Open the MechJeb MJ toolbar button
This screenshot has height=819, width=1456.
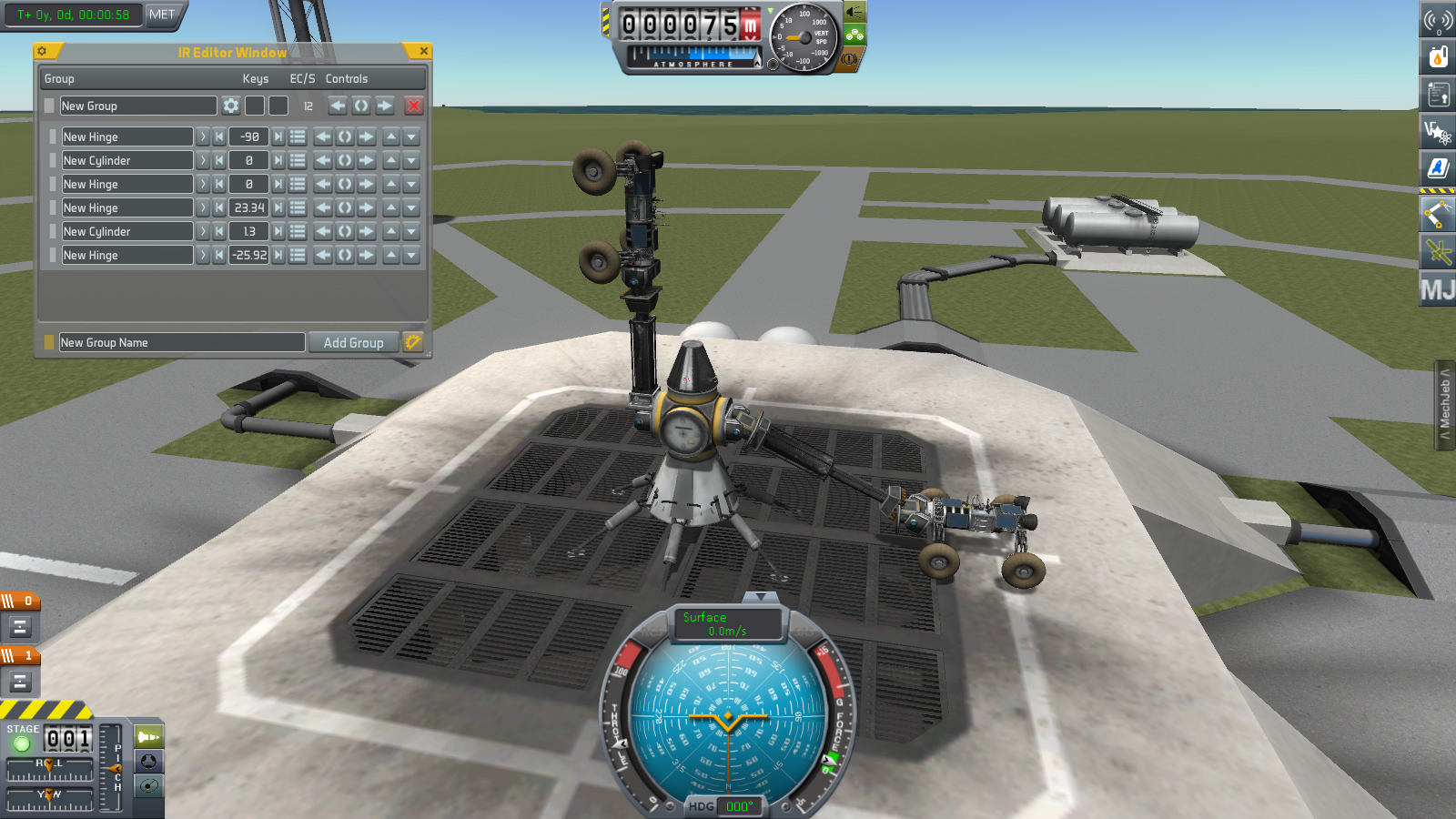pos(1438,290)
